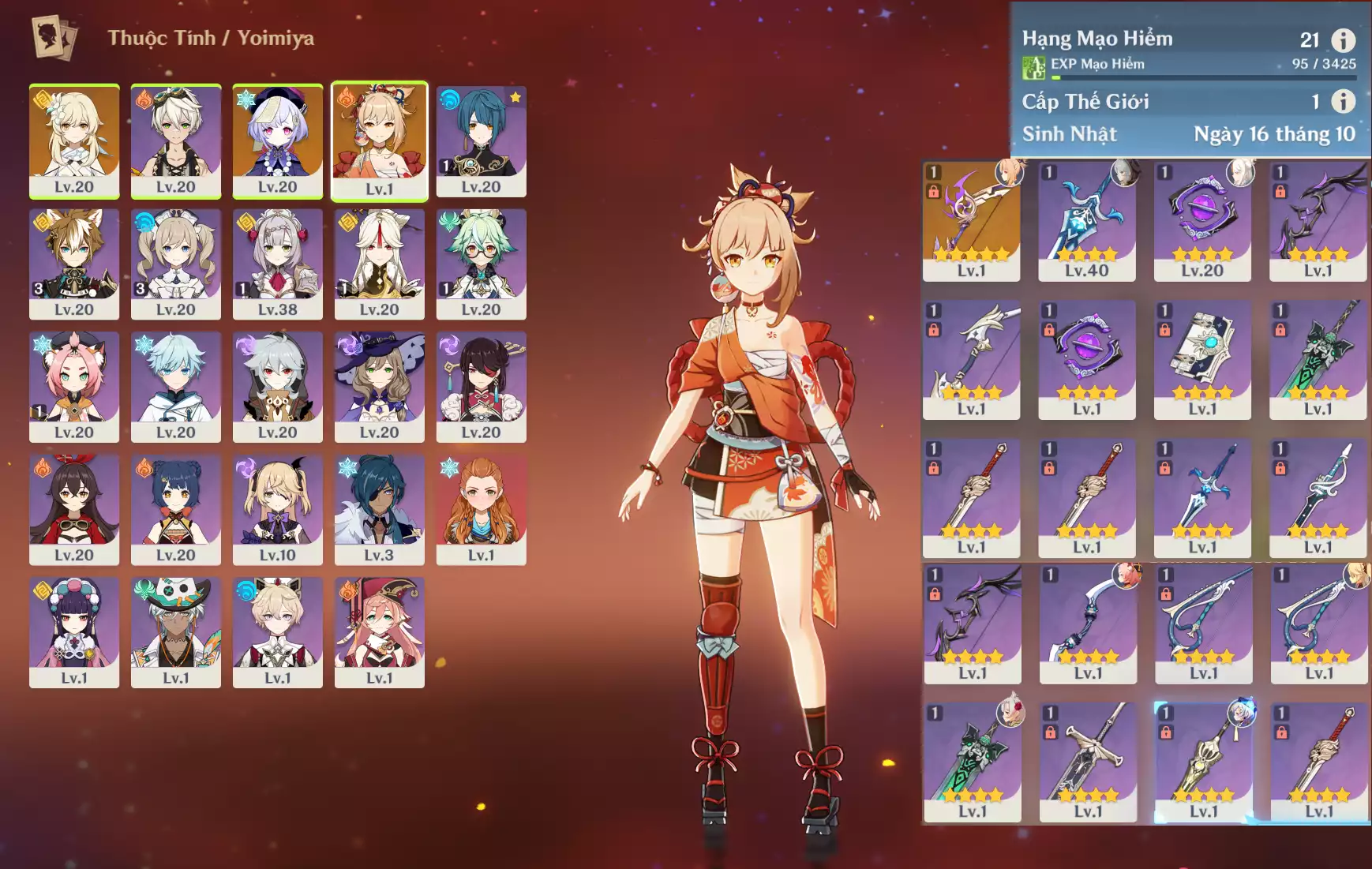Open Aloy's character card
Screen dimensions: 1372x869
481,509
